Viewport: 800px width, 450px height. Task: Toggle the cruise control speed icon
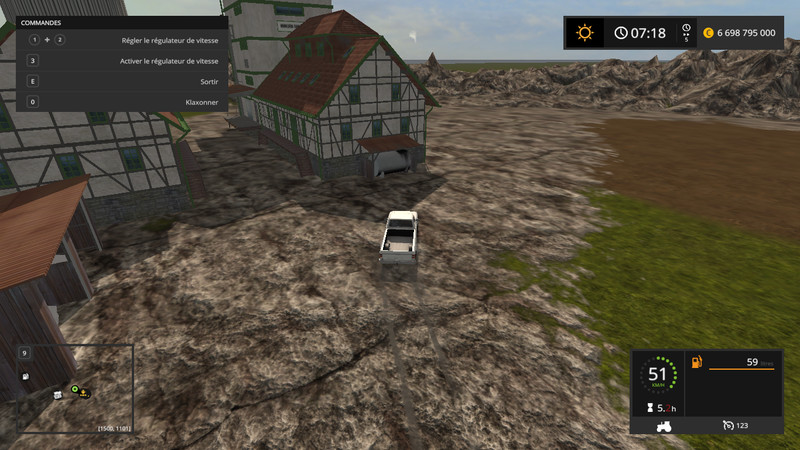point(728,425)
